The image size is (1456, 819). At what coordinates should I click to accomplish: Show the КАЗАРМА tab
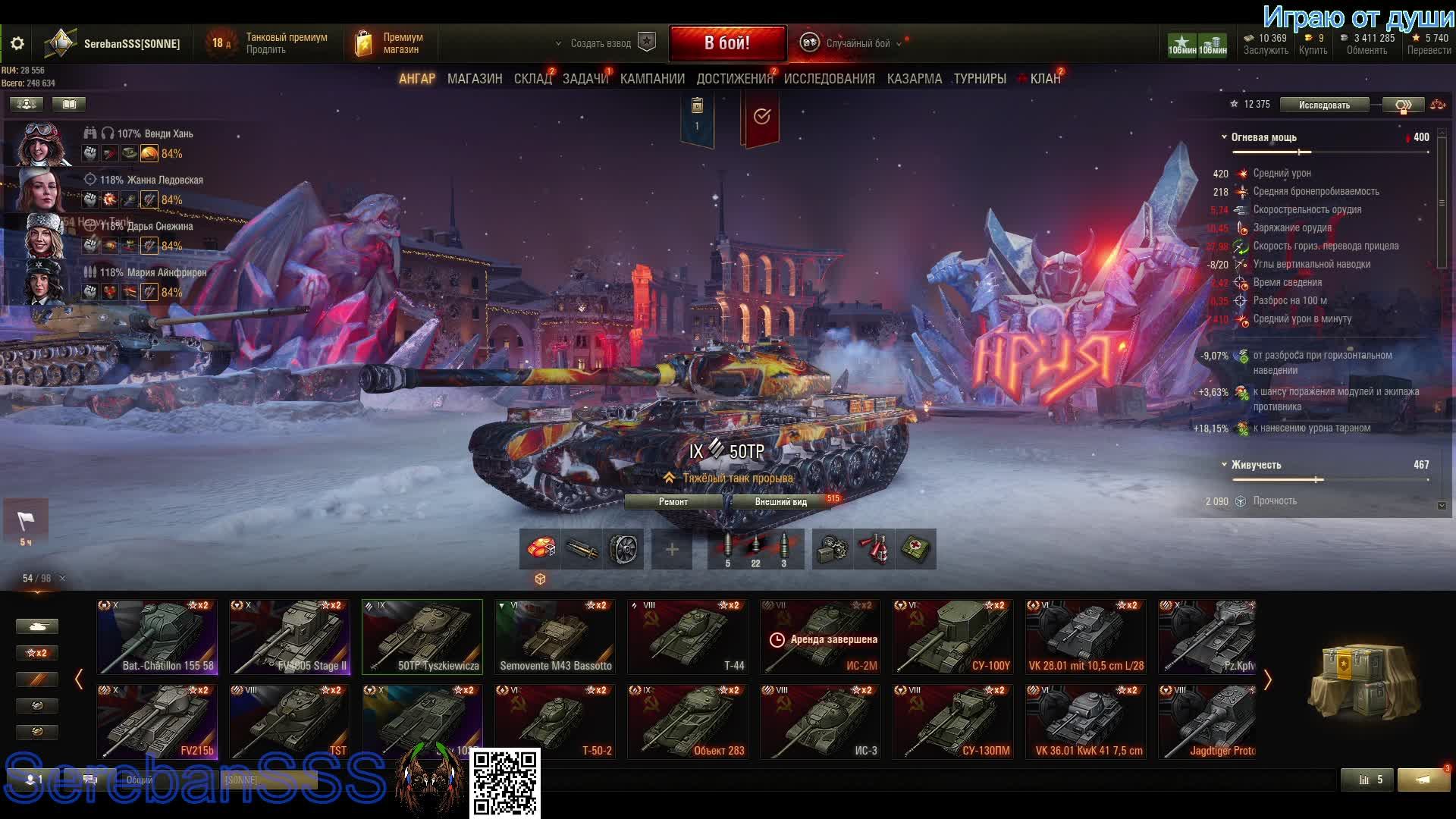(x=914, y=79)
